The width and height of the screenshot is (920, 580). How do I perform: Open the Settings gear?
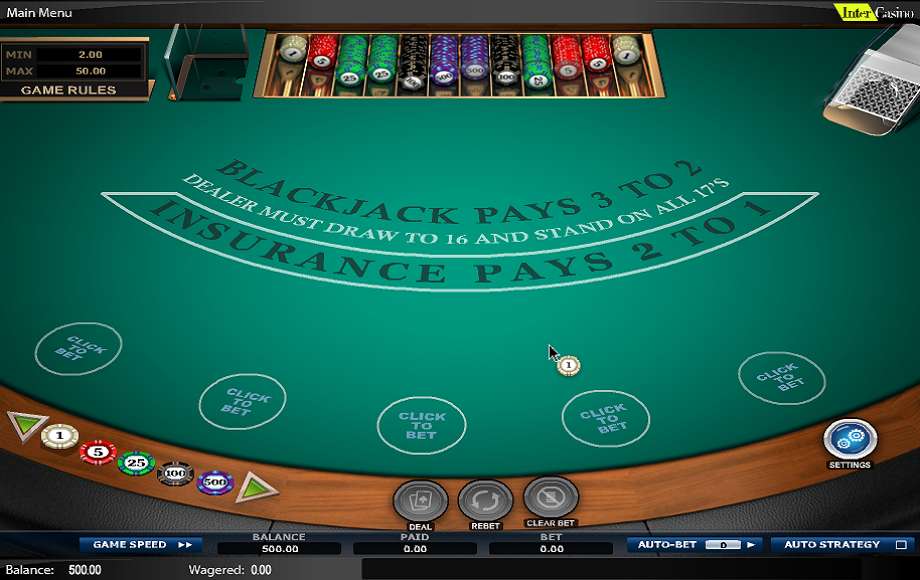[850, 440]
